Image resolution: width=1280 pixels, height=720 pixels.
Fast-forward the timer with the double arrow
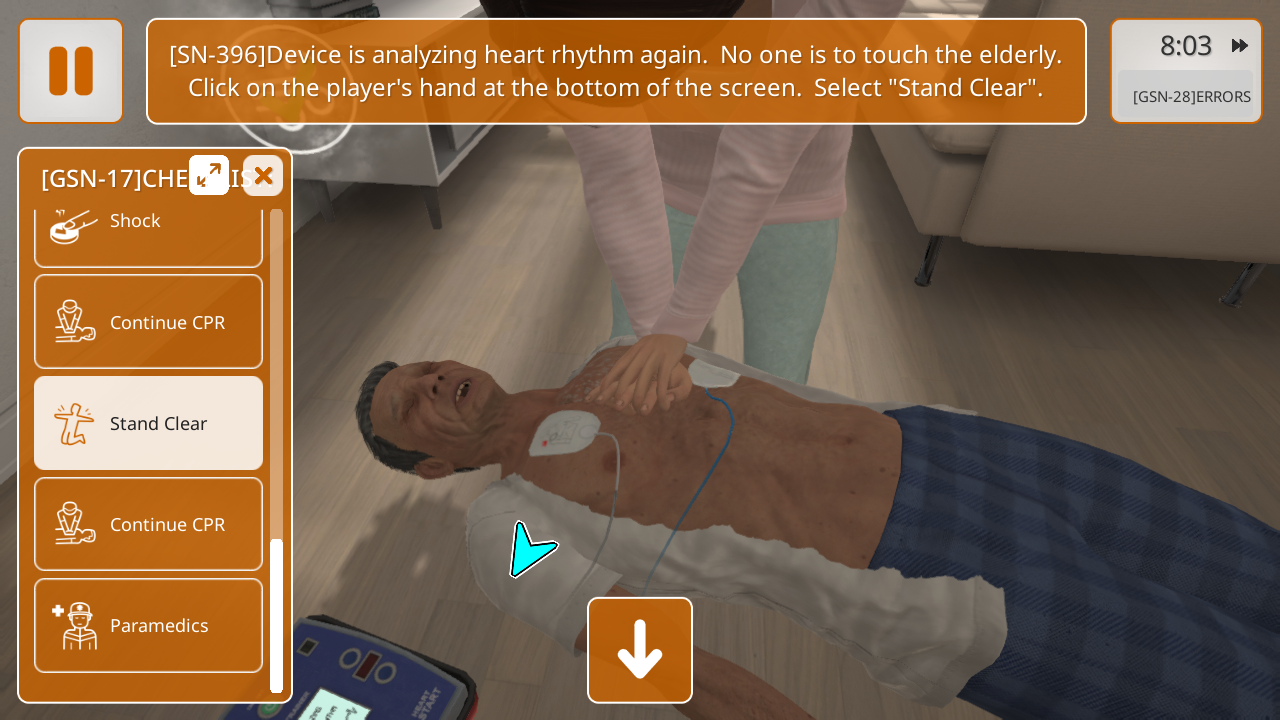point(1240,45)
